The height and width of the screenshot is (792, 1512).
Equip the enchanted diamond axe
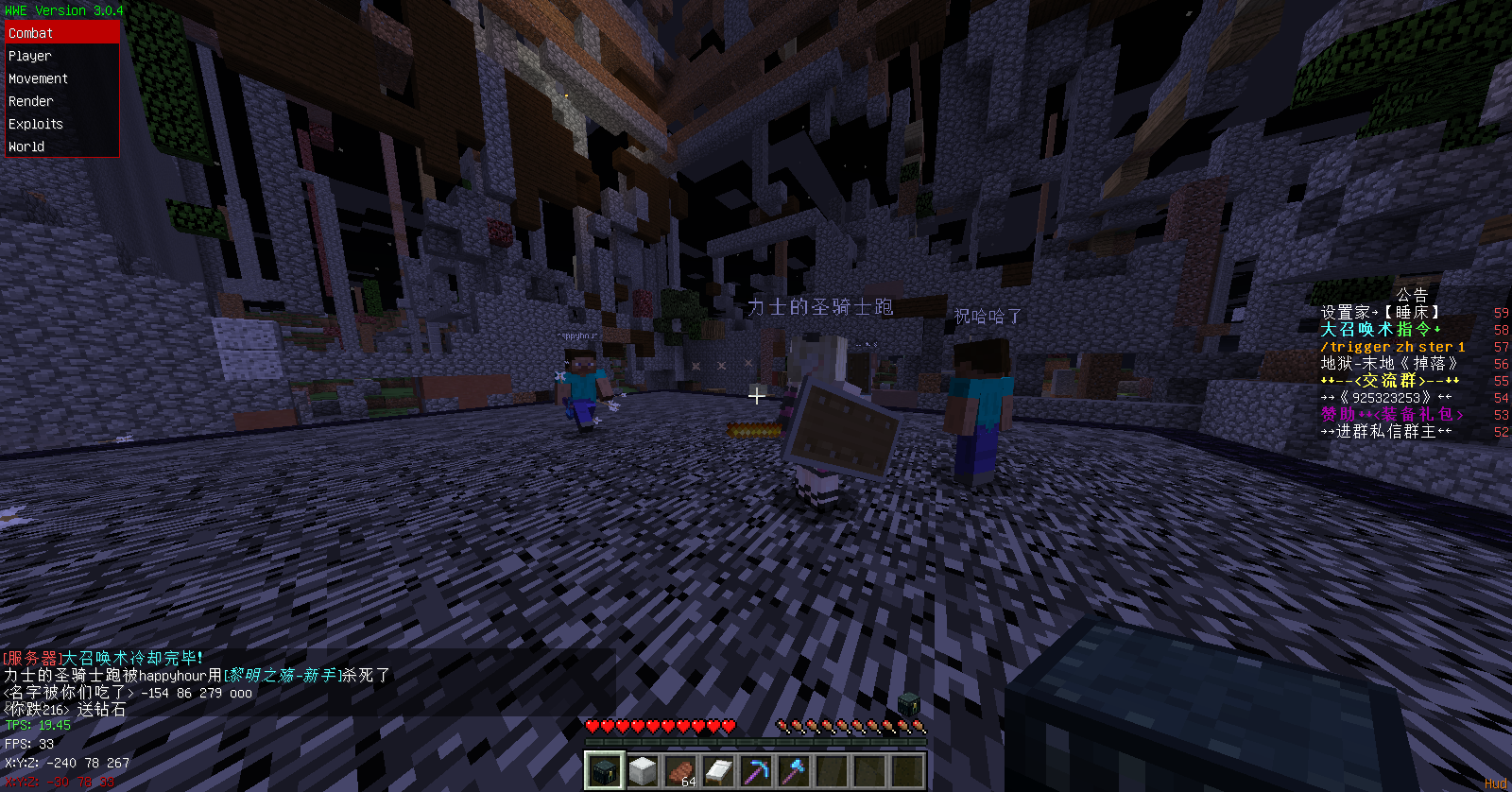tap(794, 771)
